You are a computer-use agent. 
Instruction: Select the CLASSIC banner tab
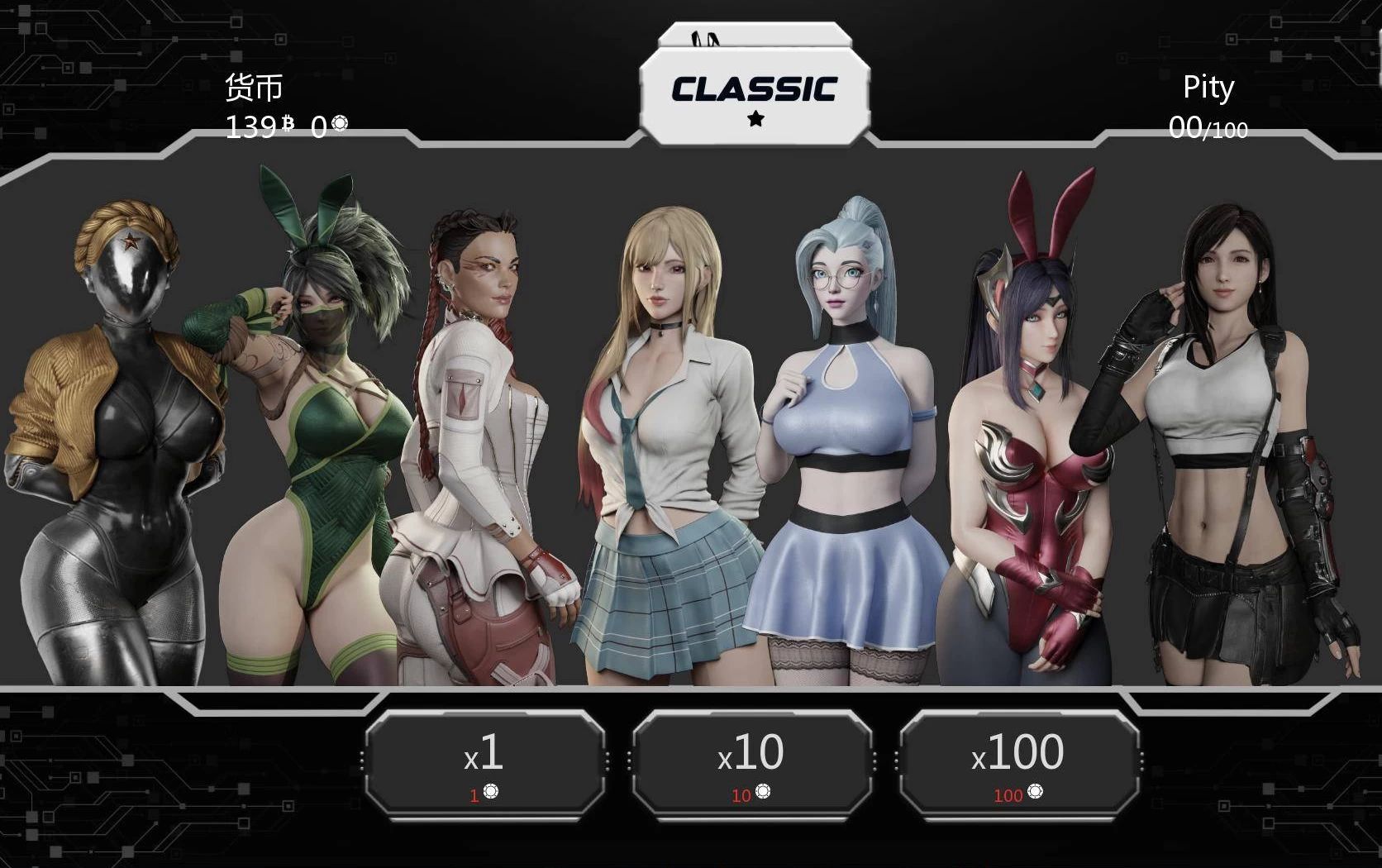click(755, 94)
